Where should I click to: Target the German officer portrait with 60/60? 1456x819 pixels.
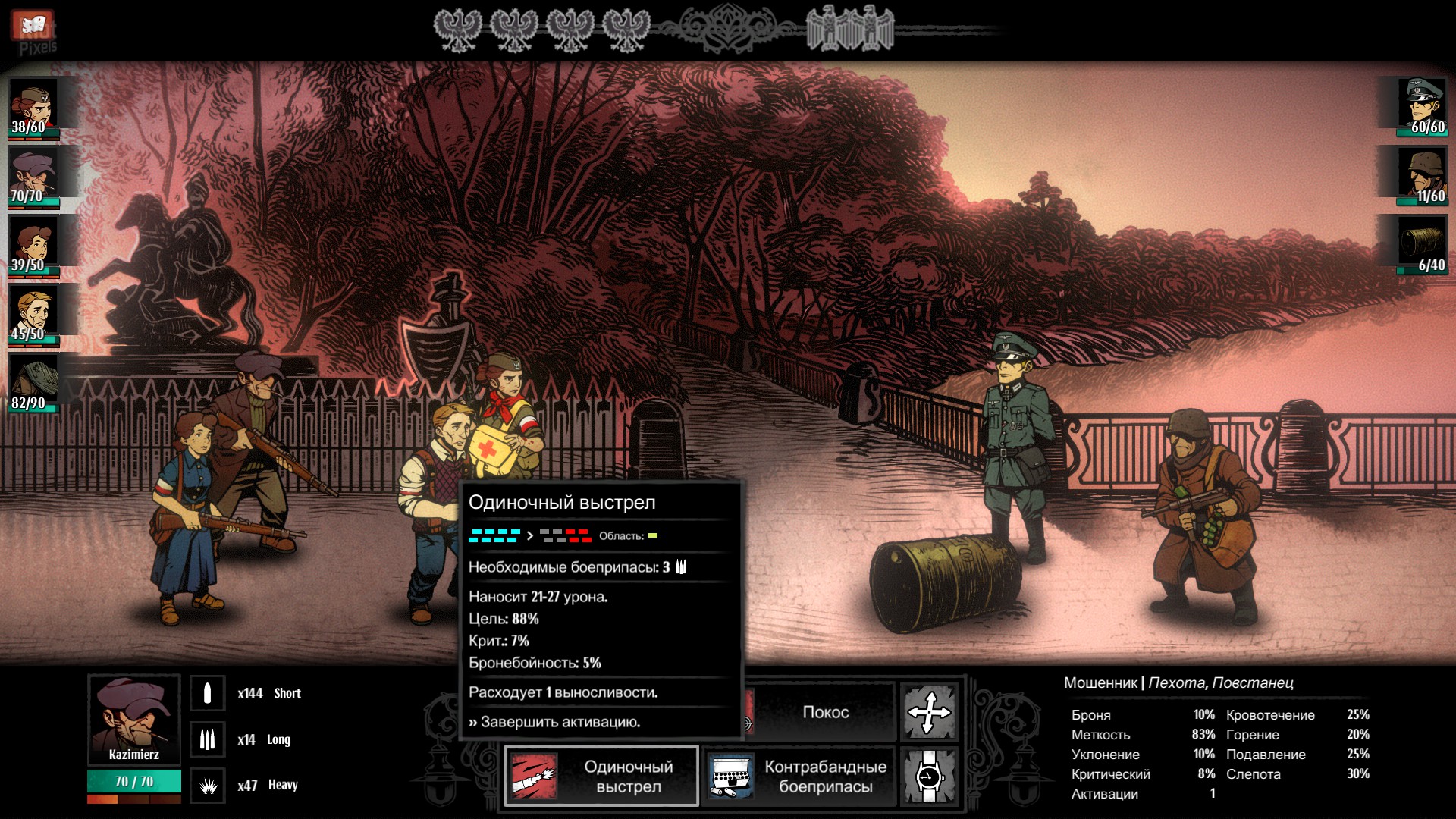click(x=1423, y=106)
